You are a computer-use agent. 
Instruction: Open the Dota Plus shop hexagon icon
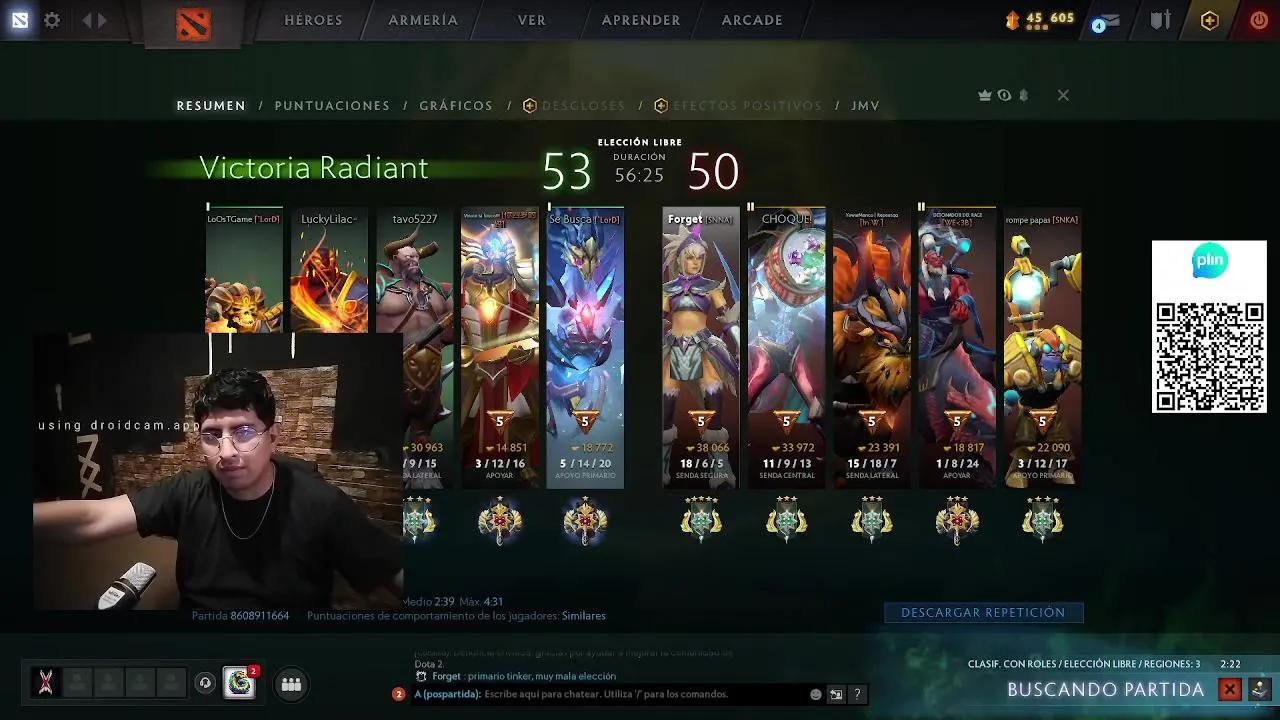tap(1210, 19)
